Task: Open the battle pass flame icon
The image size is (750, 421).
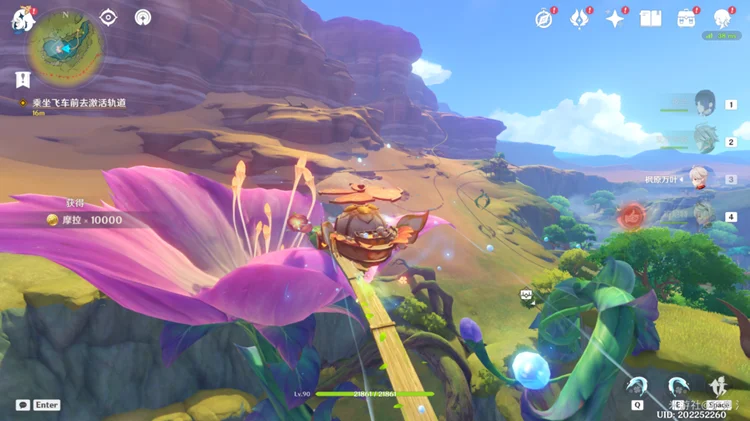Action: 579,18
